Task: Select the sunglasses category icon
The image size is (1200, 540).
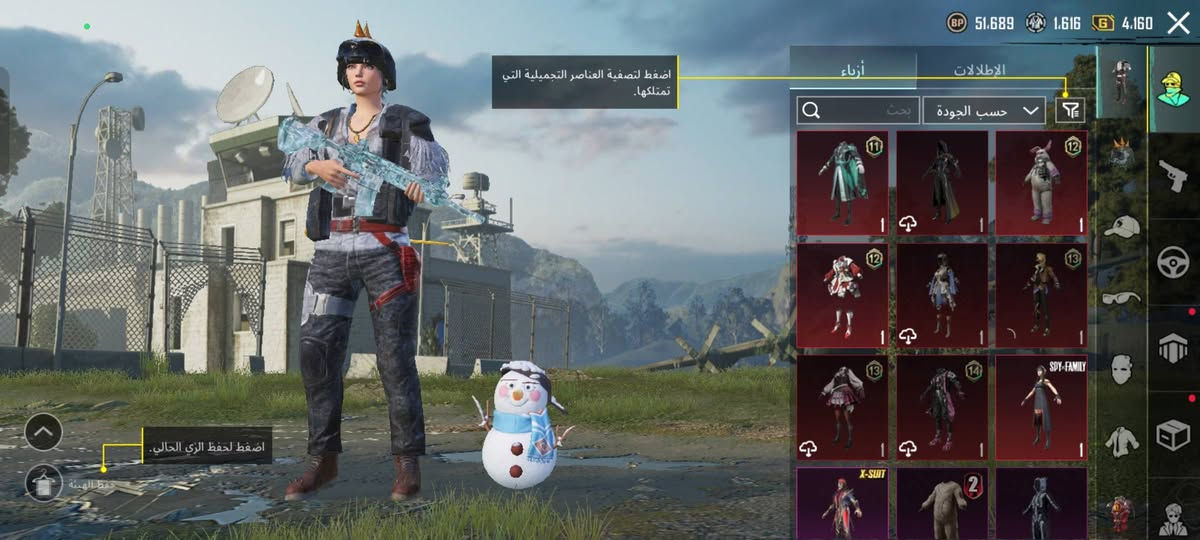Action: click(1122, 297)
